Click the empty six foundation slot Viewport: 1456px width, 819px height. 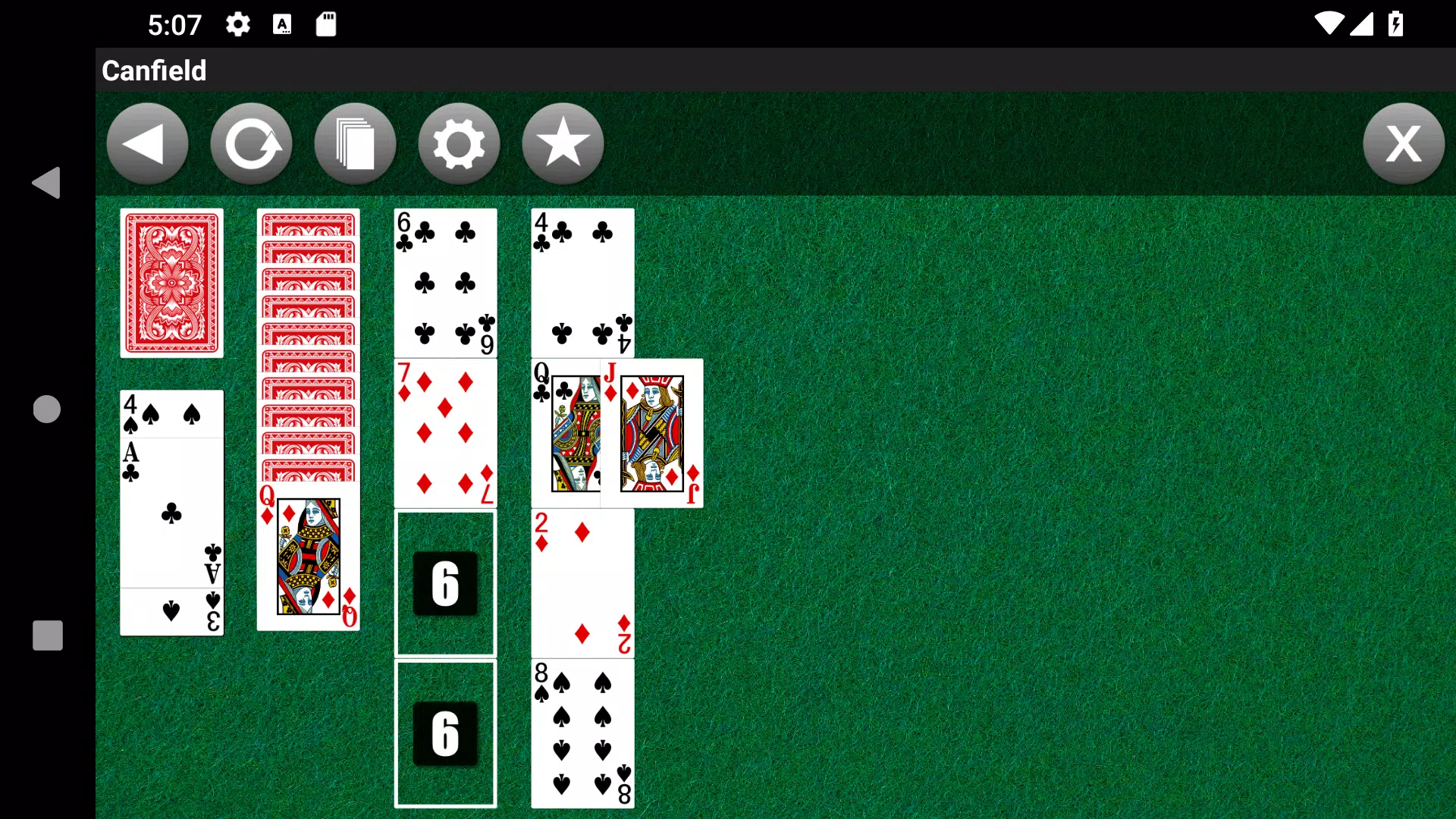click(444, 584)
